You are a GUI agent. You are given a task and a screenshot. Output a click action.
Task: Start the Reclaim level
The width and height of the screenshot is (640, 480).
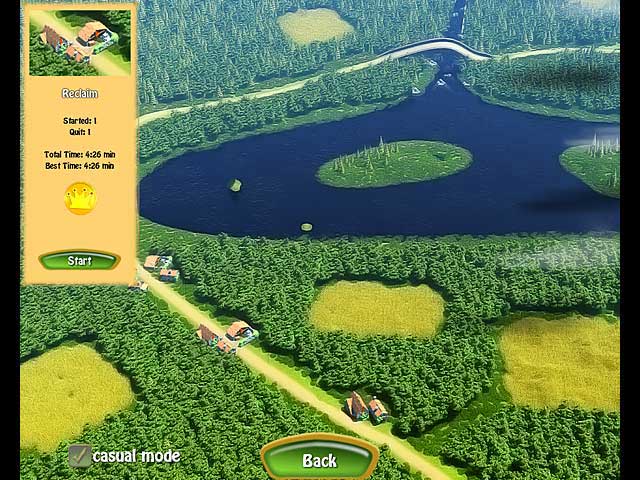tap(79, 261)
